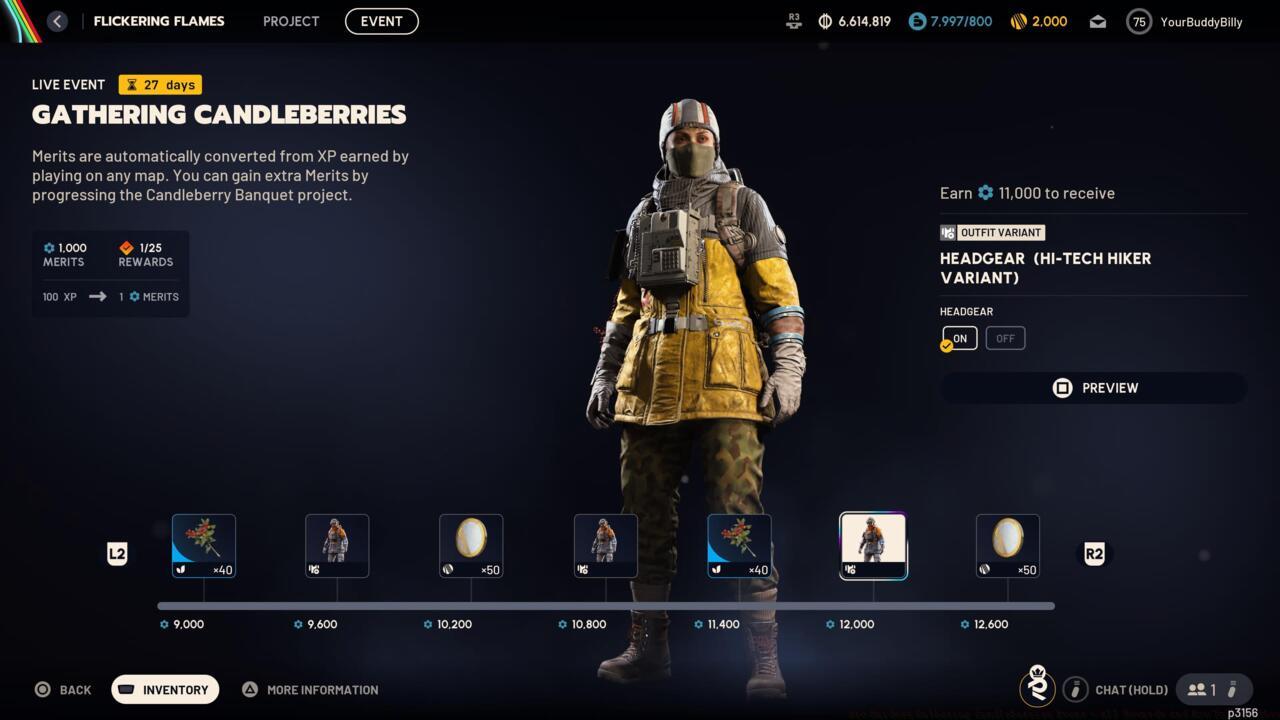Screen dimensions: 1280x720
Task: Select the highlighted 12,000 Merit outfit reward
Action: [872, 545]
